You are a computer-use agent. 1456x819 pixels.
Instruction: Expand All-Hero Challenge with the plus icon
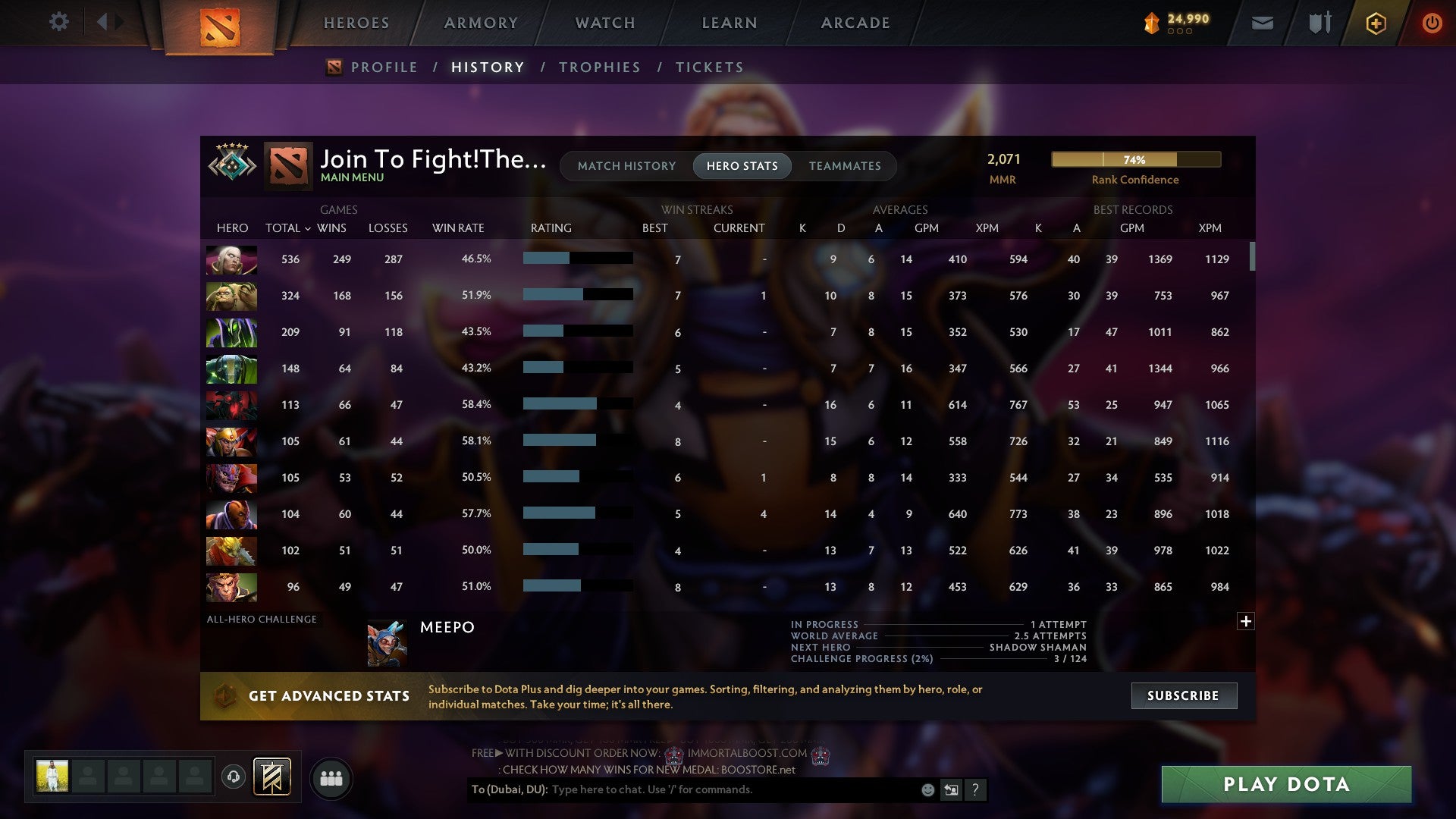1246,620
